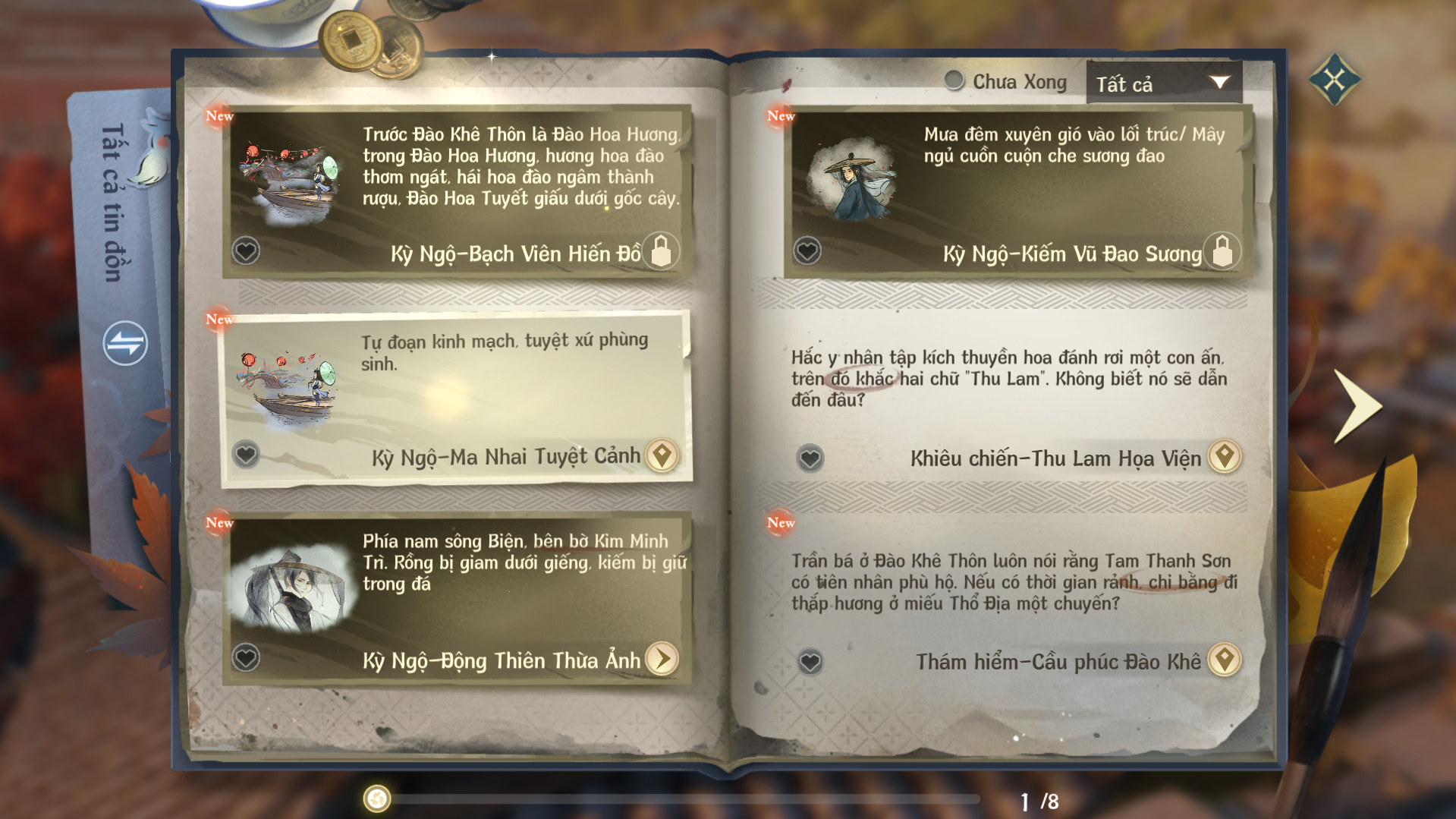The height and width of the screenshot is (819, 1456).
Task: Favorite Ma Nhai Tuyệt Cảnh with heart icon
Action: point(246,455)
